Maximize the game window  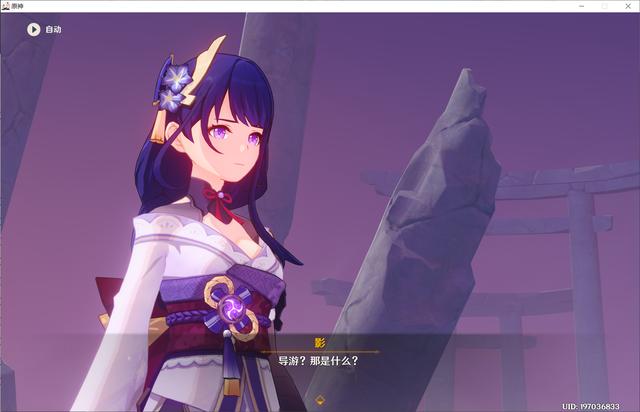603,6
